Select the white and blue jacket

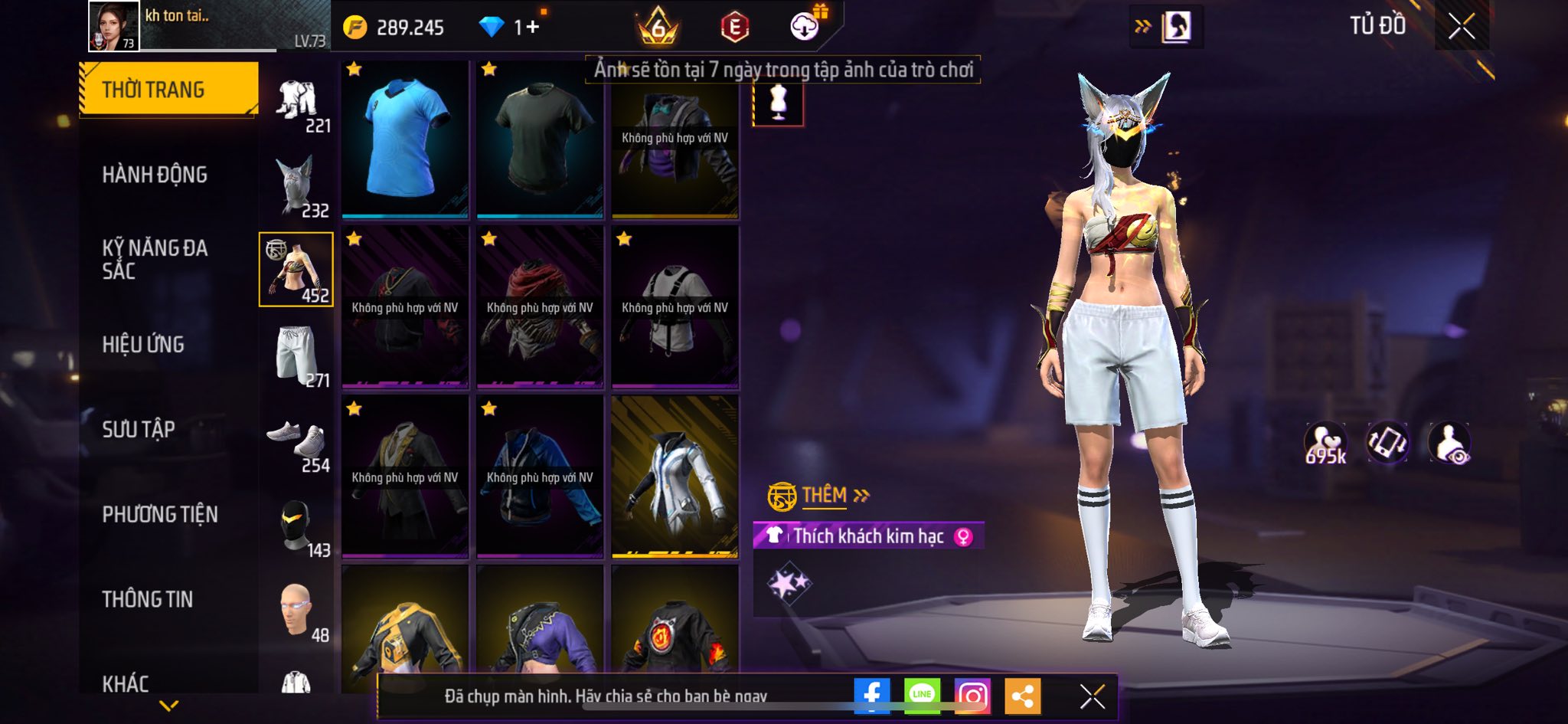point(675,477)
